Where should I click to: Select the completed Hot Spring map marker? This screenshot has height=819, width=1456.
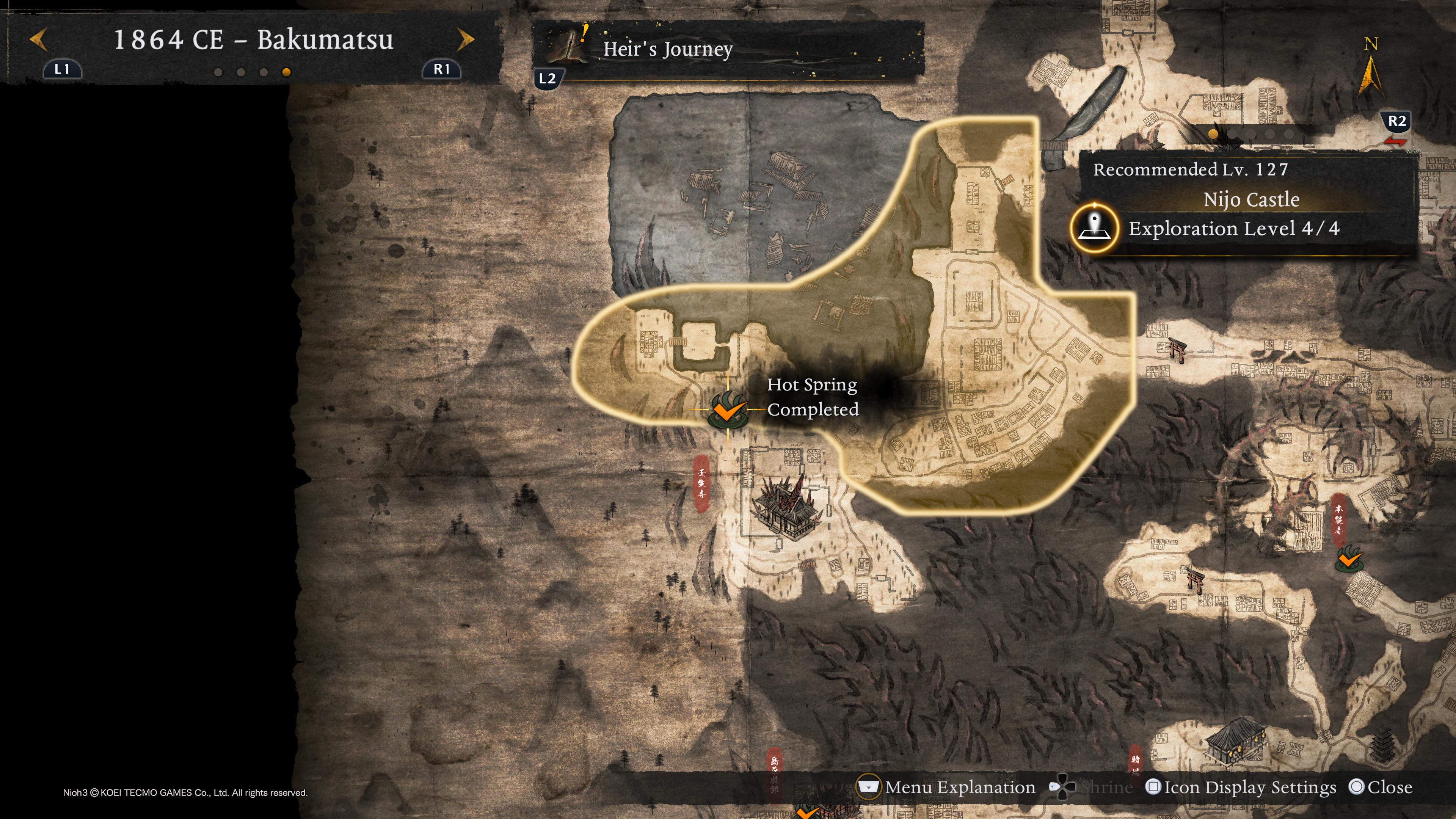click(x=728, y=410)
